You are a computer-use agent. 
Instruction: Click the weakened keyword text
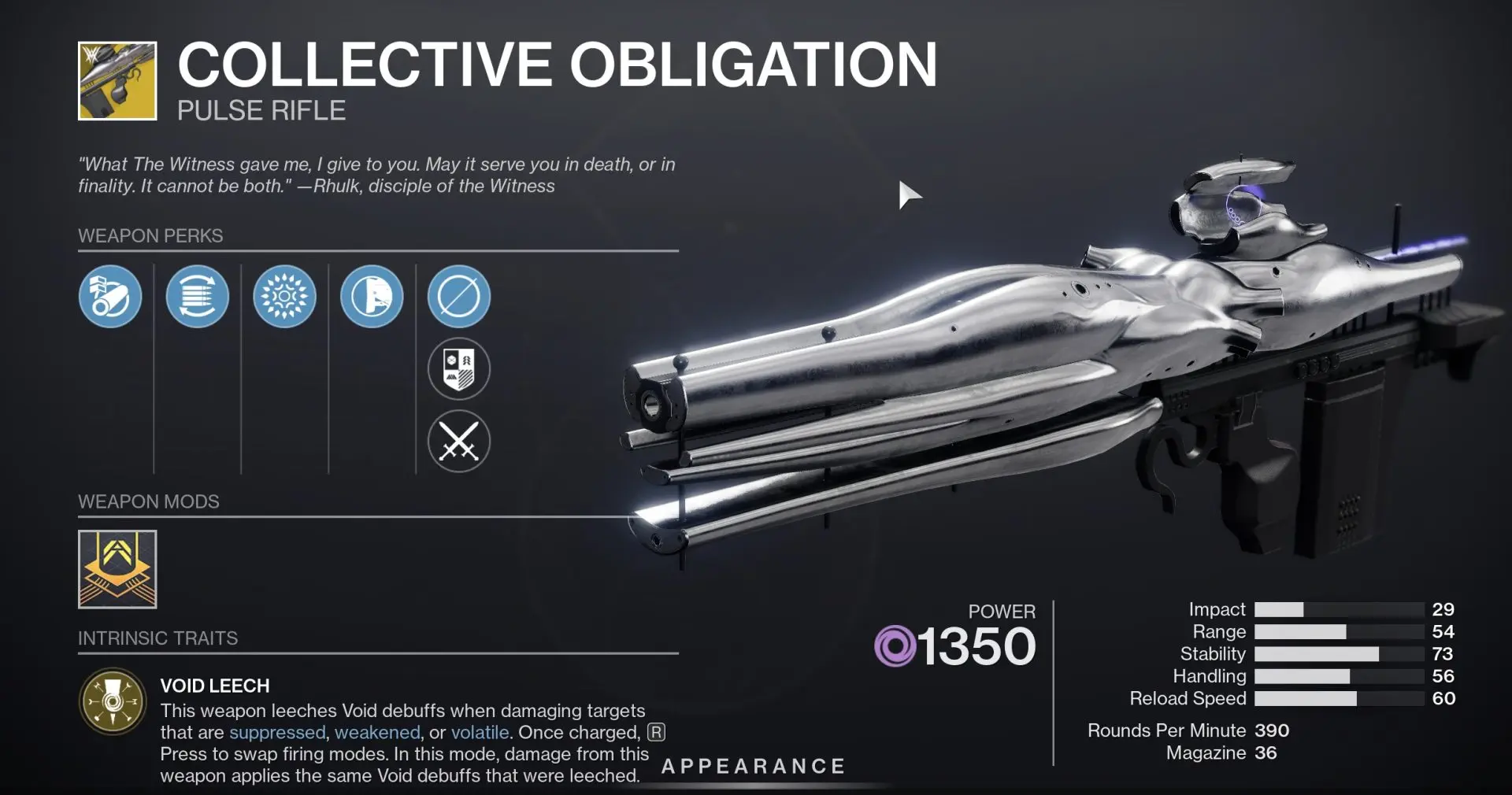377,732
